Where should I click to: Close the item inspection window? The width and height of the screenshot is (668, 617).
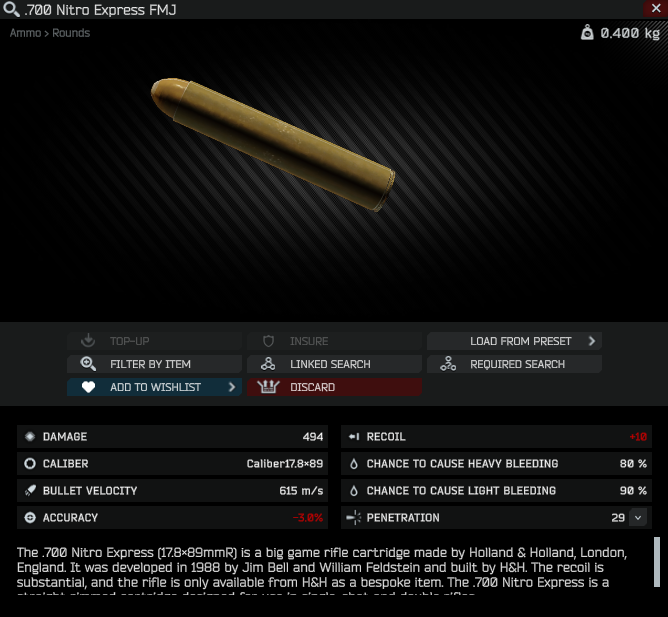[x=656, y=8]
